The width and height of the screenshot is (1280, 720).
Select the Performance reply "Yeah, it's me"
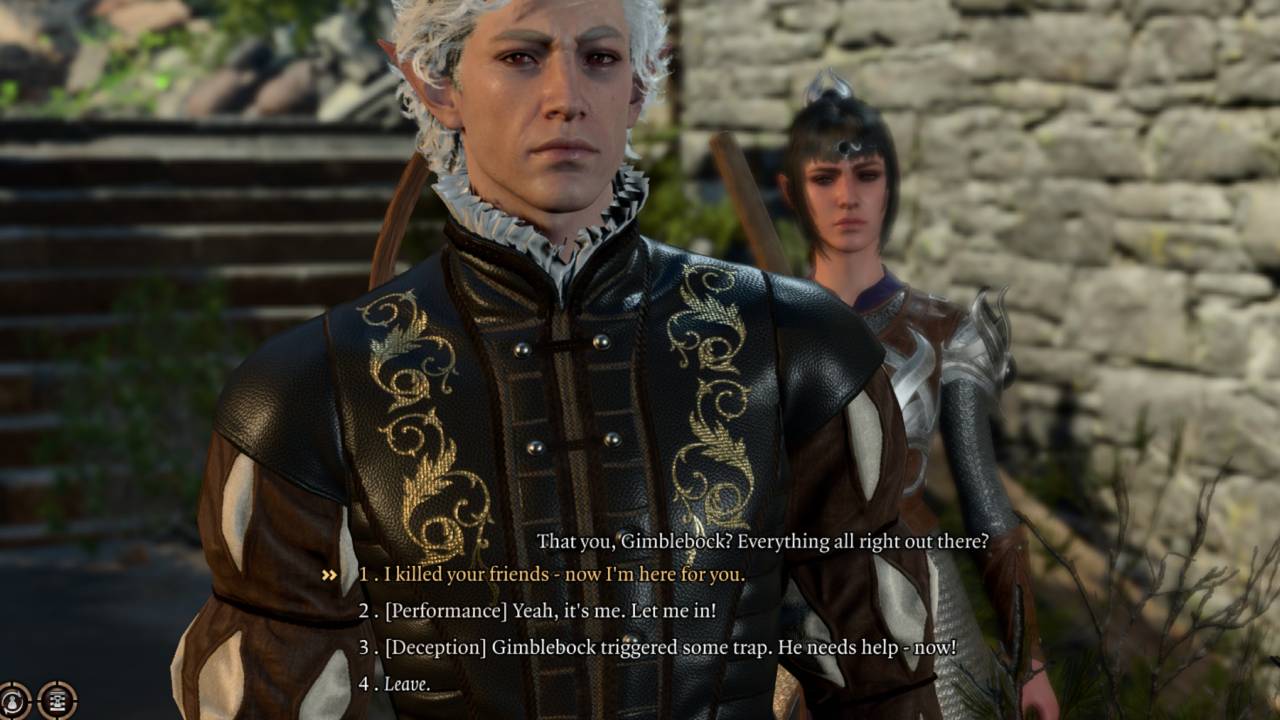pos(549,611)
